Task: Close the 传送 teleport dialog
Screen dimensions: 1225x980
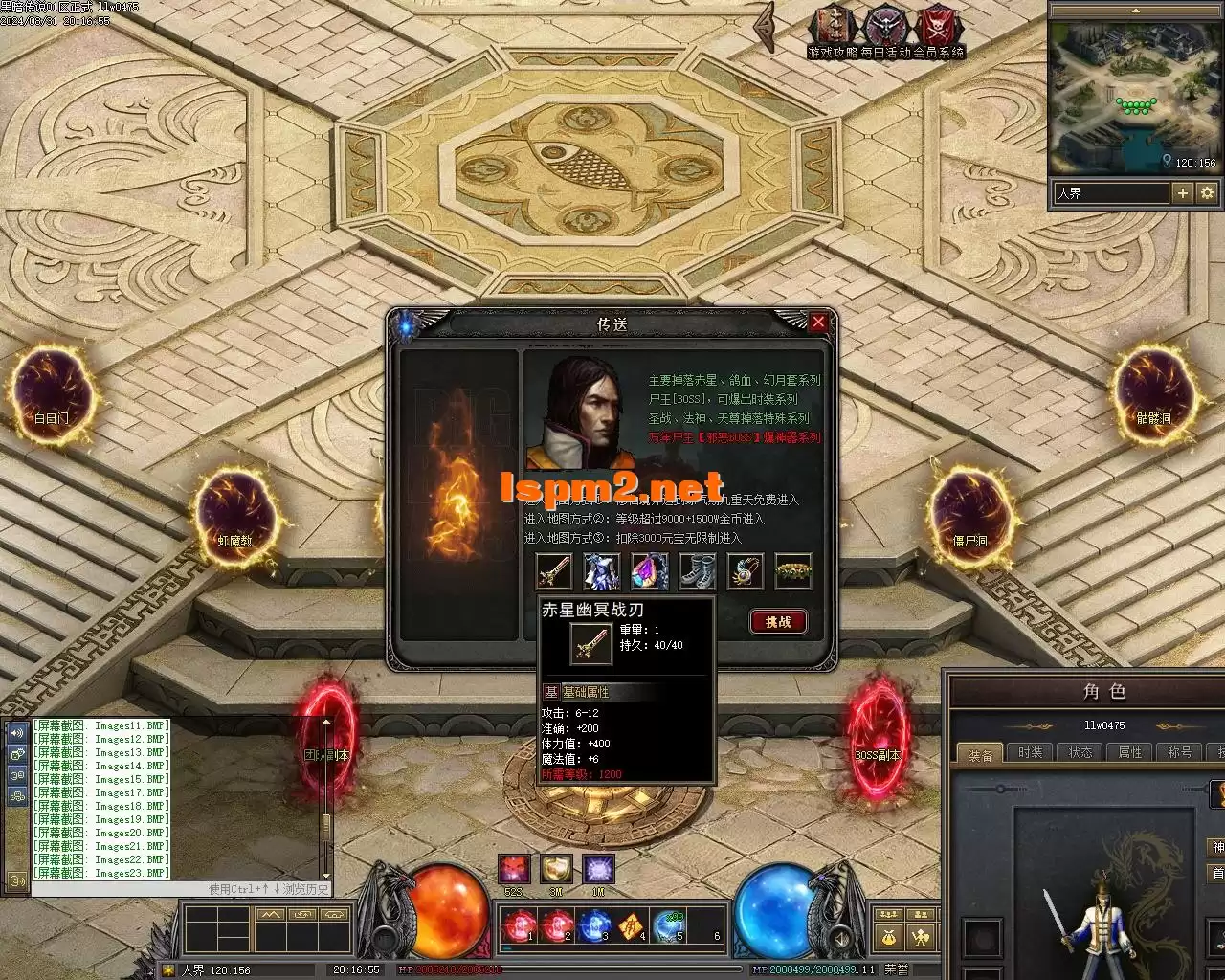Action: coord(818,323)
